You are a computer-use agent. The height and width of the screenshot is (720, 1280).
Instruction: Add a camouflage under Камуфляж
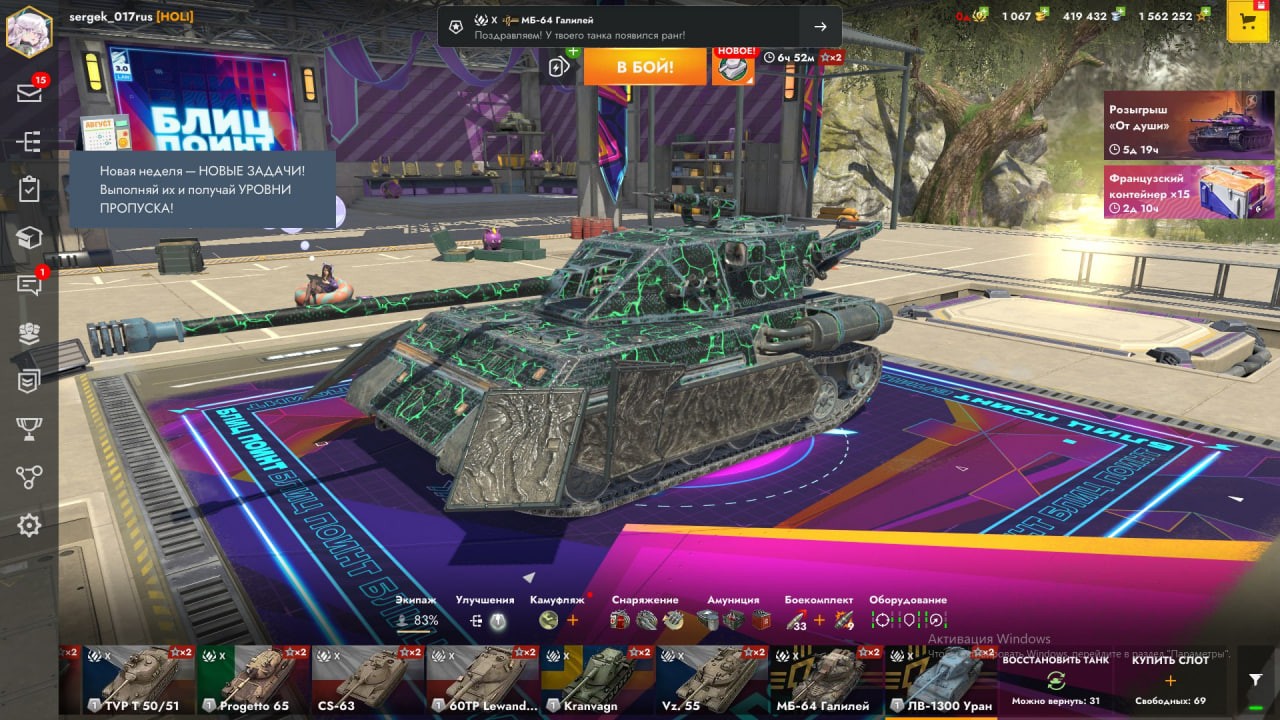pos(573,620)
